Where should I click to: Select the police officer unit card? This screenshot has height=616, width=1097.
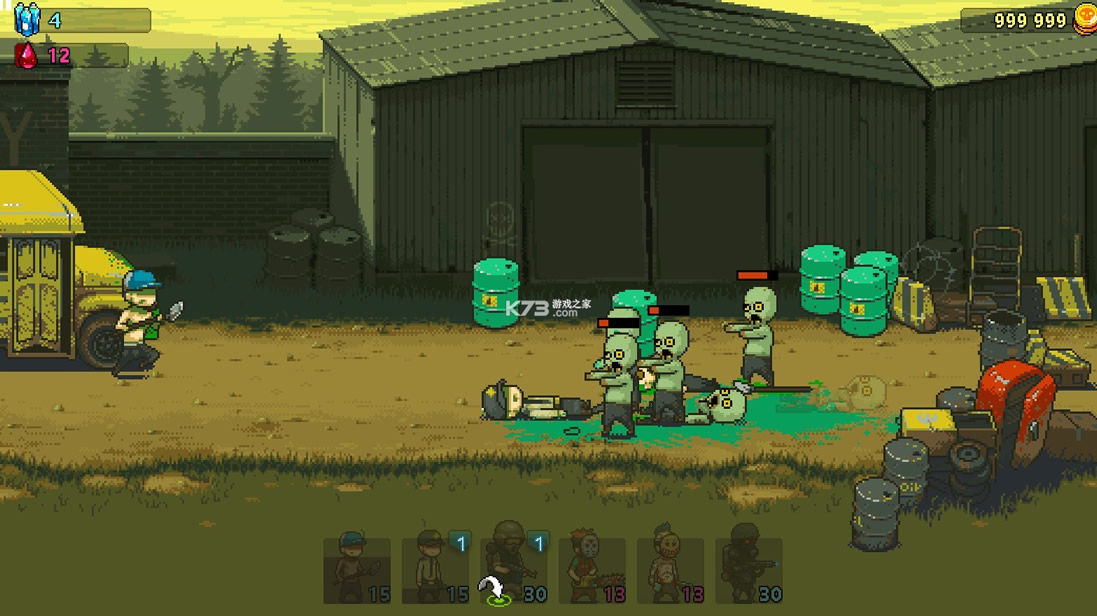click(x=435, y=570)
